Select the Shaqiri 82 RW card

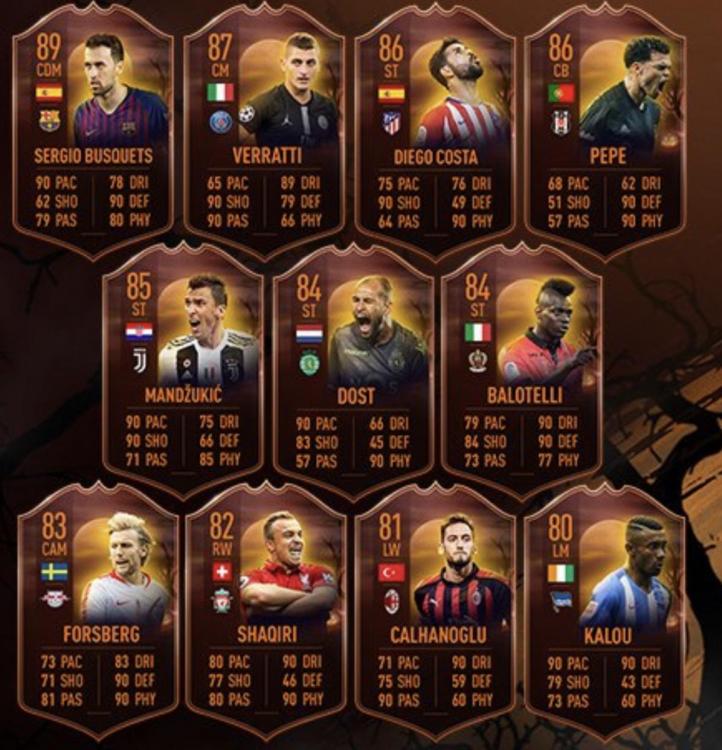point(266,610)
